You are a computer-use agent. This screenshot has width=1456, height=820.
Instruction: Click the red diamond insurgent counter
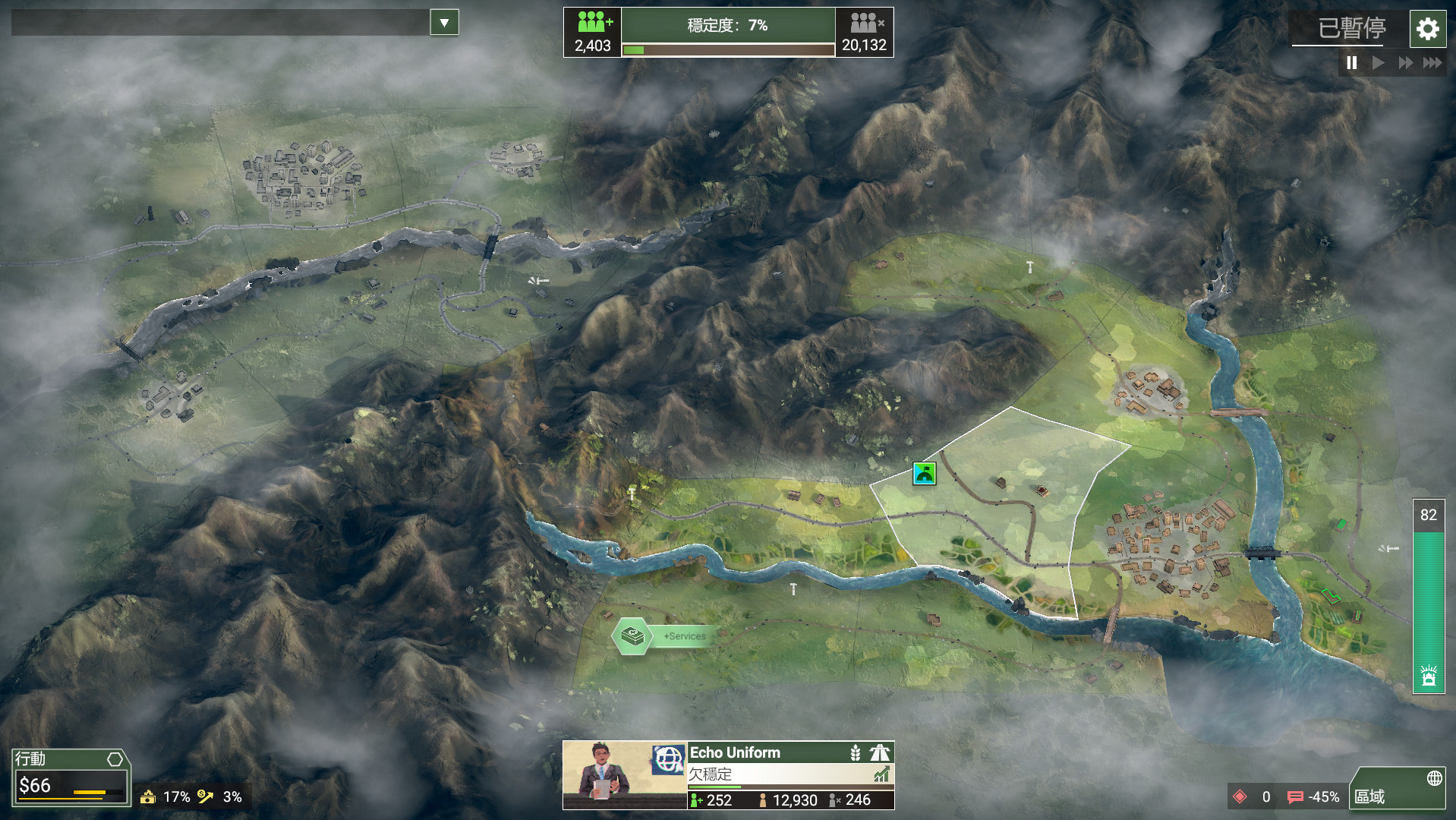[1240, 796]
